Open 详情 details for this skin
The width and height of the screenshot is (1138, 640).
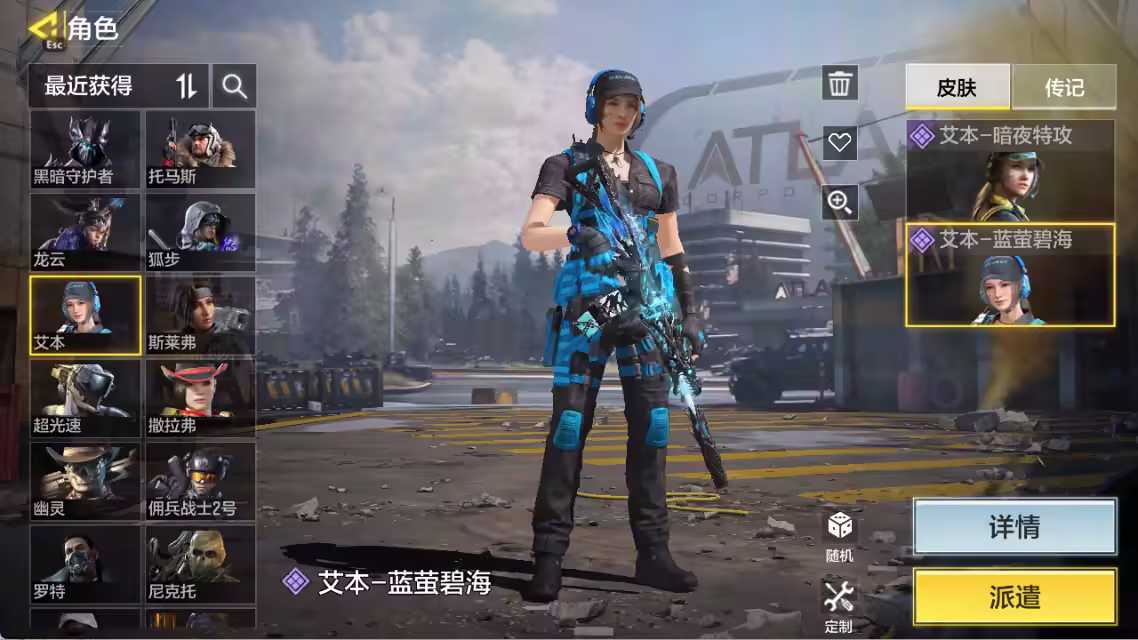coord(1014,527)
